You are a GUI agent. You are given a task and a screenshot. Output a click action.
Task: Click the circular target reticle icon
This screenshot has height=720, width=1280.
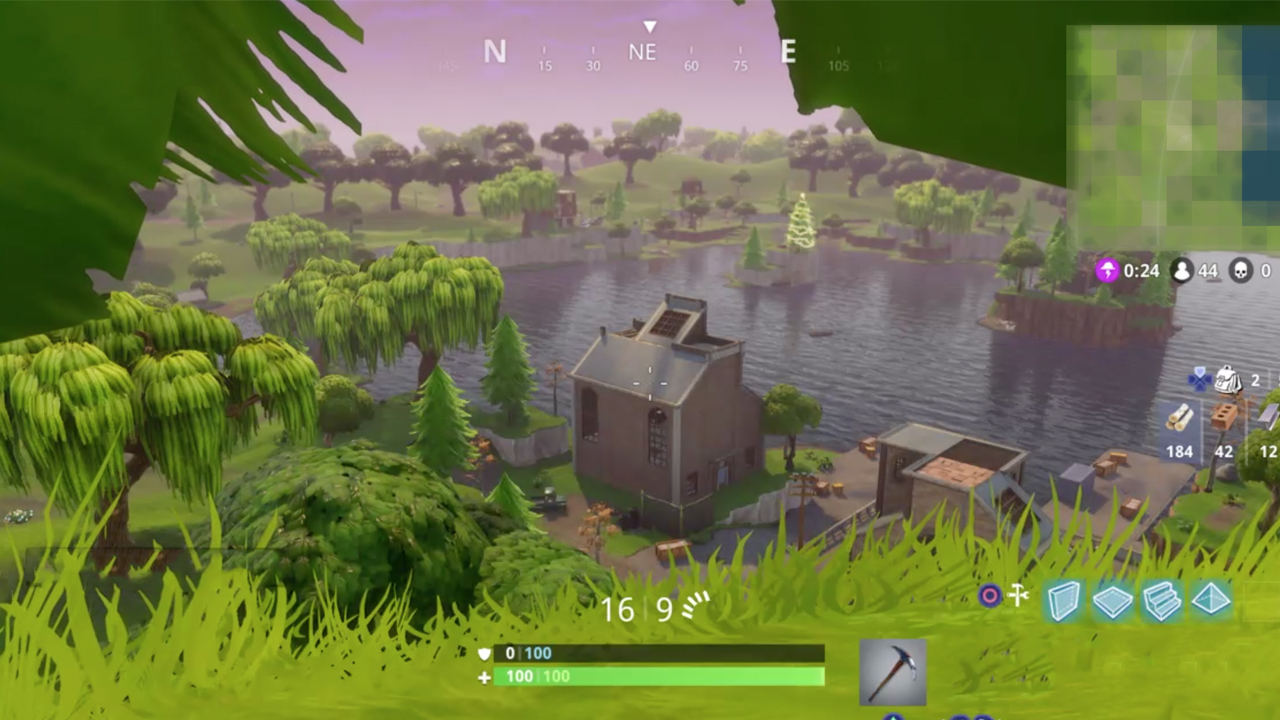tap(988, 596)
